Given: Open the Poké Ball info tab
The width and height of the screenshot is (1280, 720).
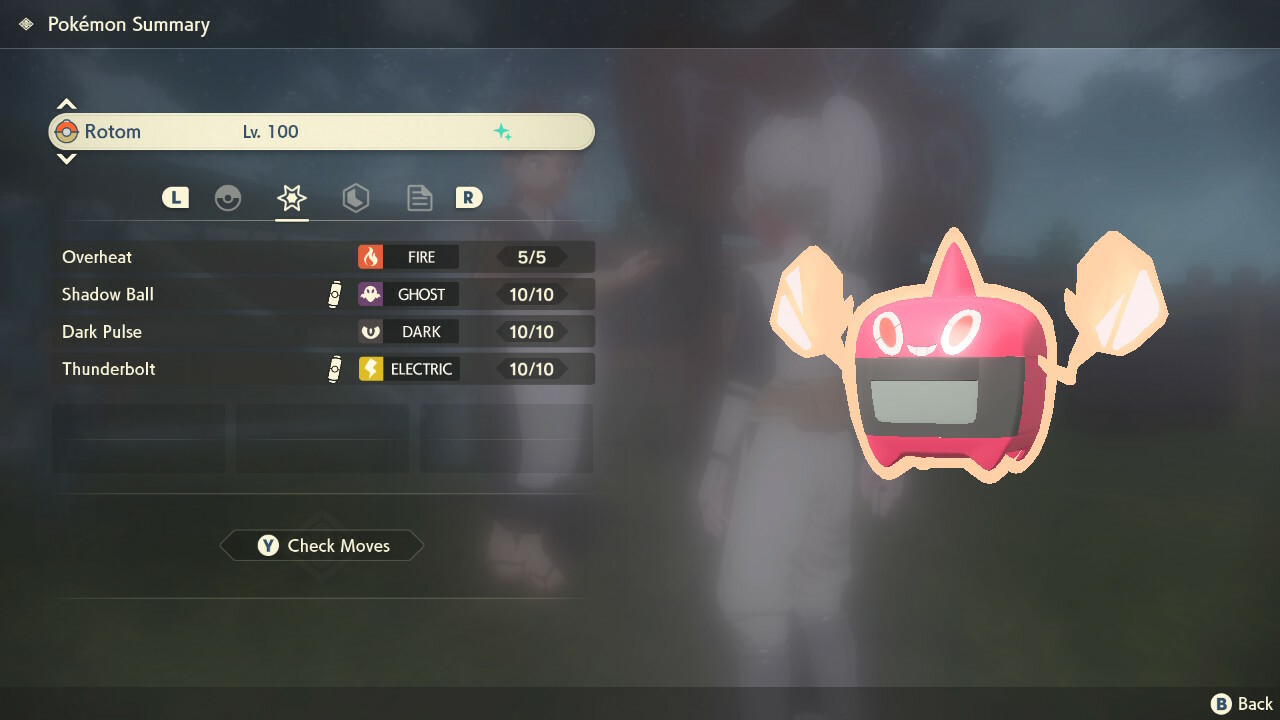Looking at the screenshot, I should click(x=228, y=197).
